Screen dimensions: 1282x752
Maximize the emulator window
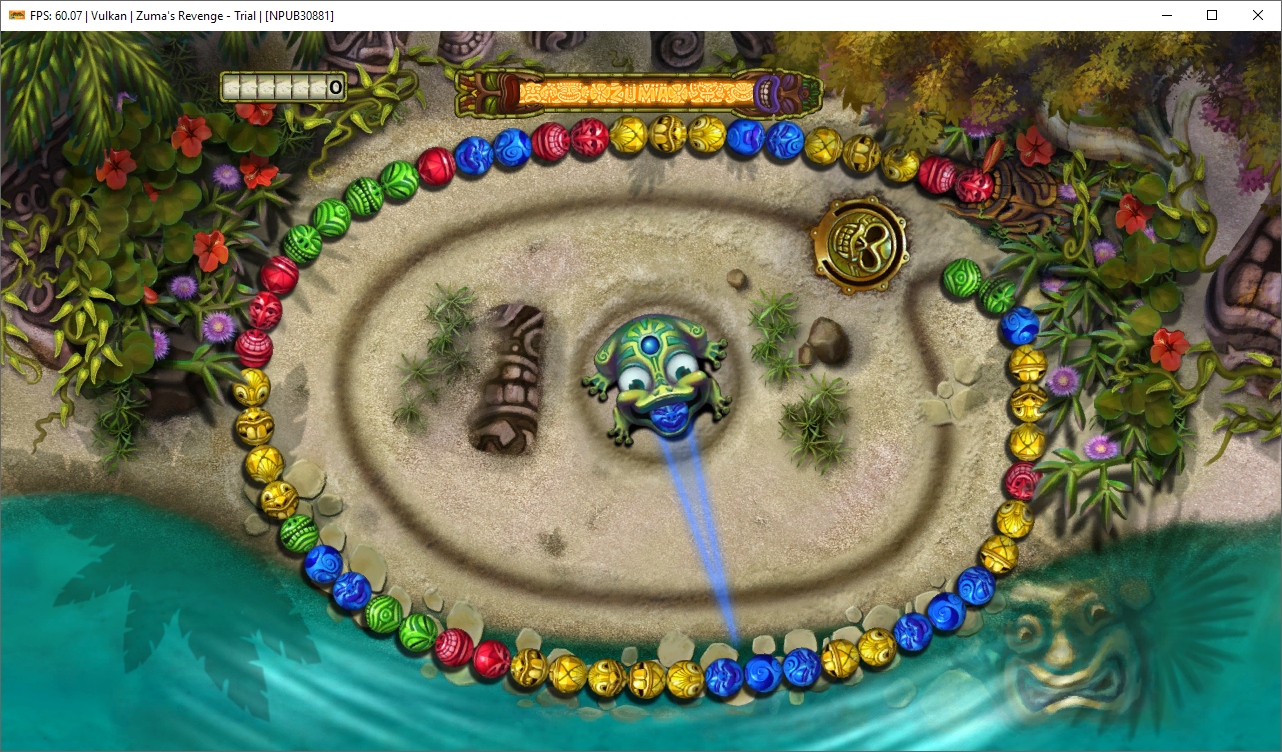(1212, 15)
